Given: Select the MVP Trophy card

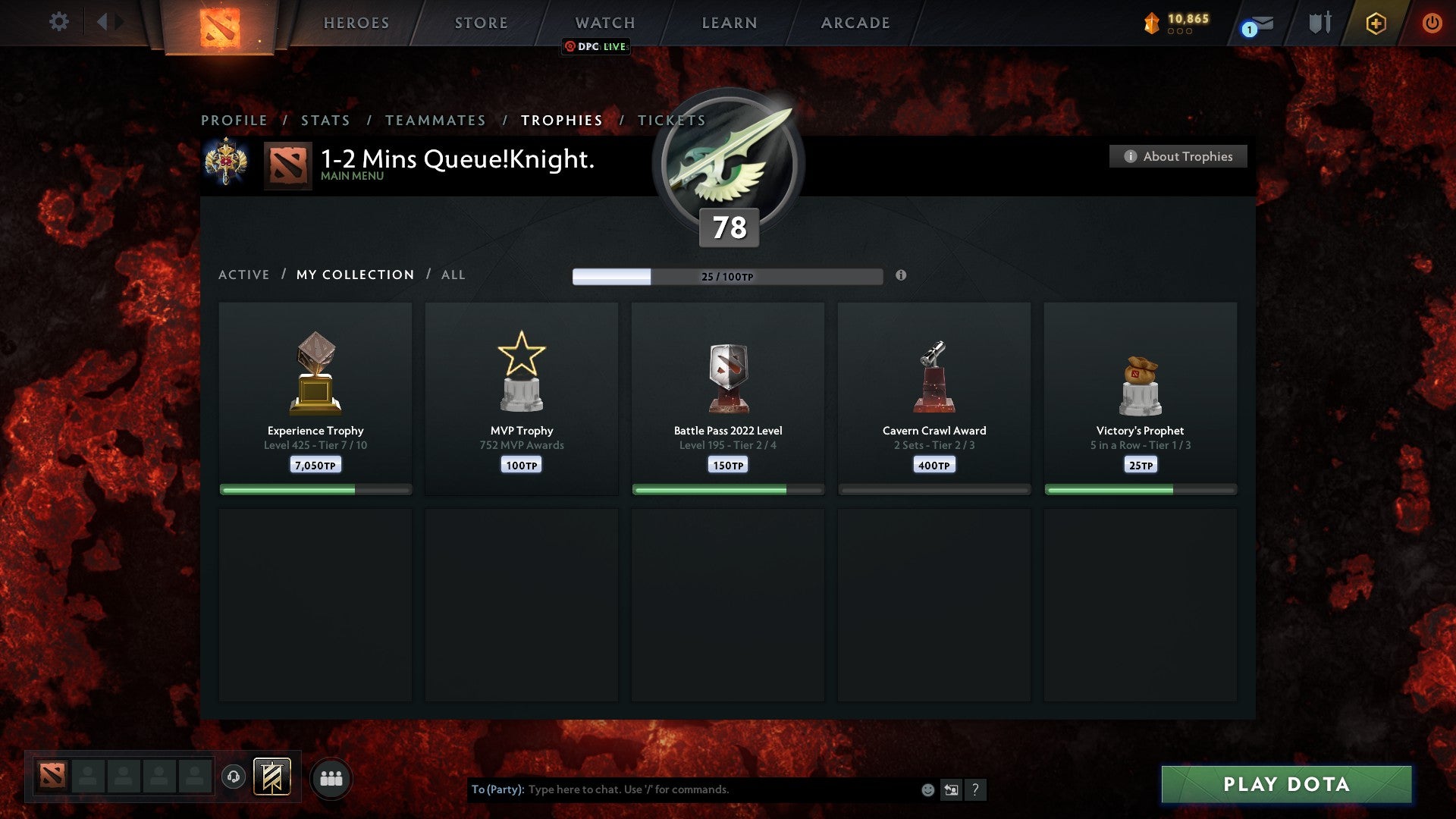Looking at the screenshot, I should [521, 398].
